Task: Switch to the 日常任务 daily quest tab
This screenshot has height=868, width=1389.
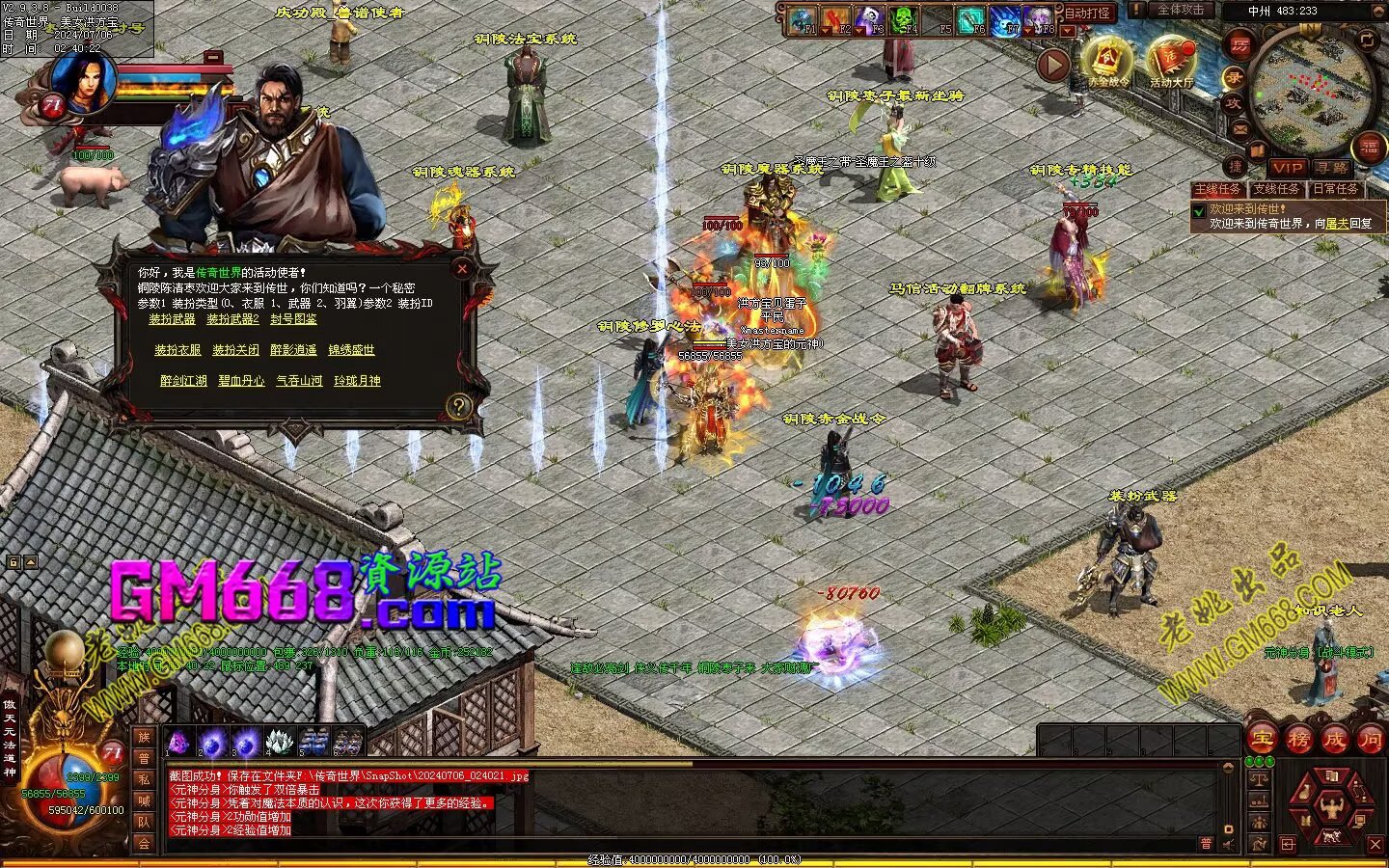Action: 1336,189
